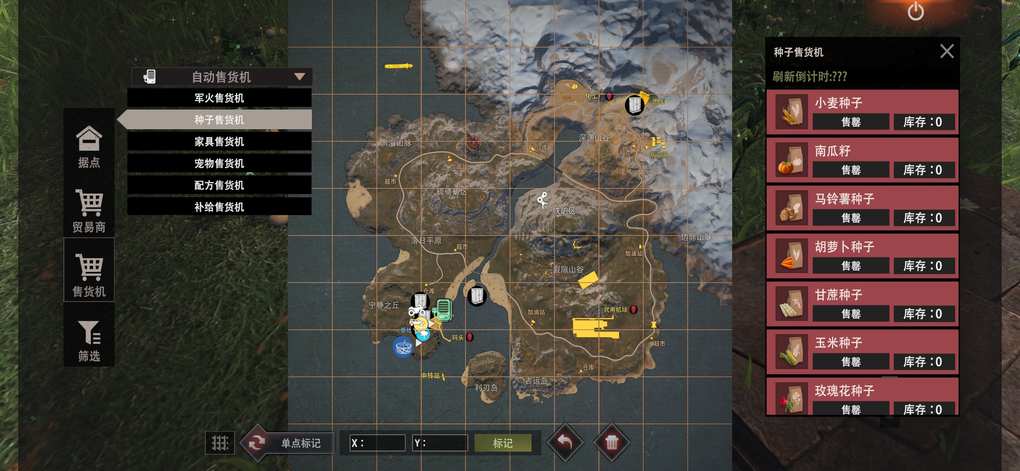Select 军火售货机 from the list
The width and height of the screenshot is (1020, 471).
(x=219, y=98)
